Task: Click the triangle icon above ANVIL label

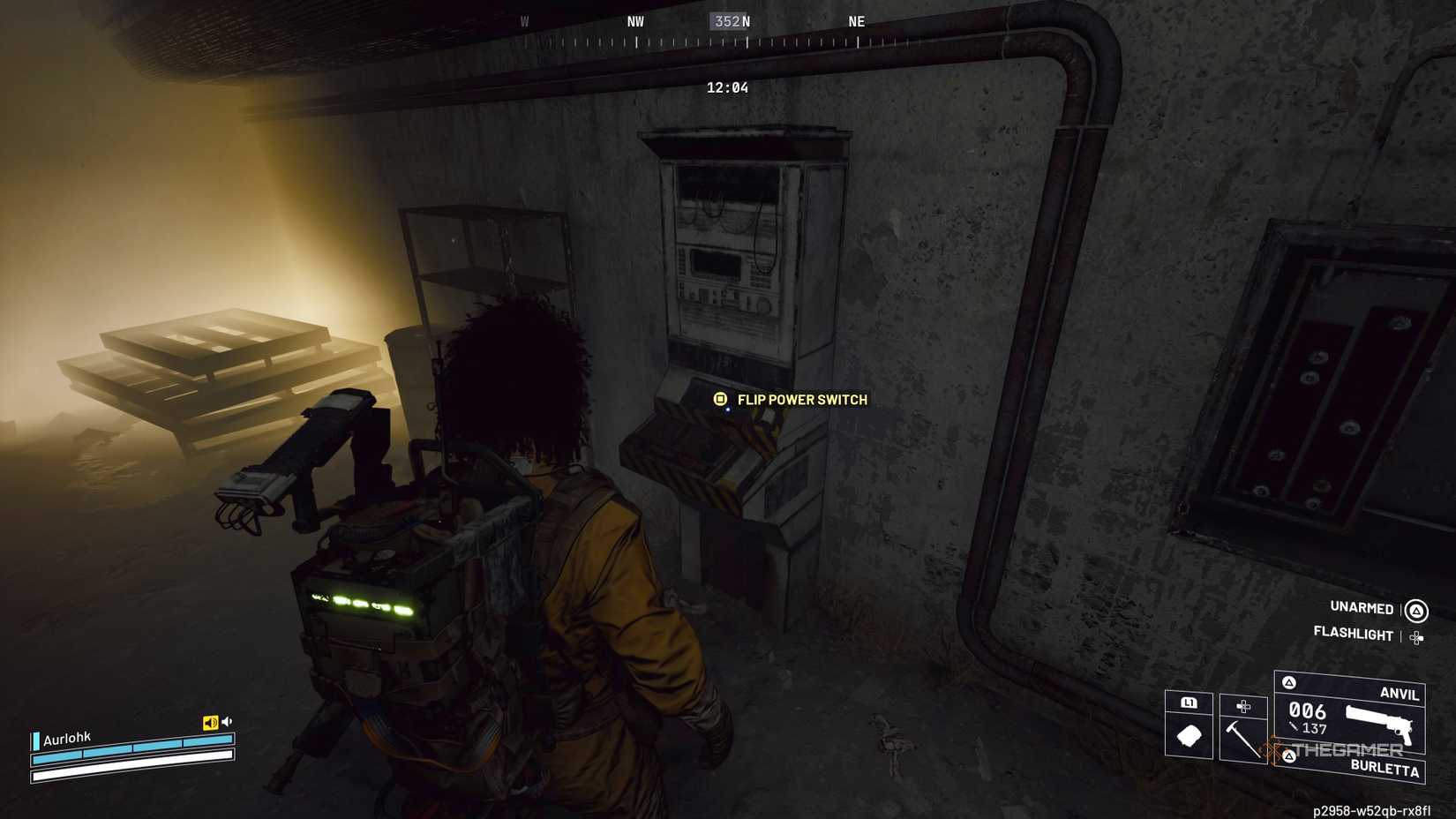Action: point(1288,681)
